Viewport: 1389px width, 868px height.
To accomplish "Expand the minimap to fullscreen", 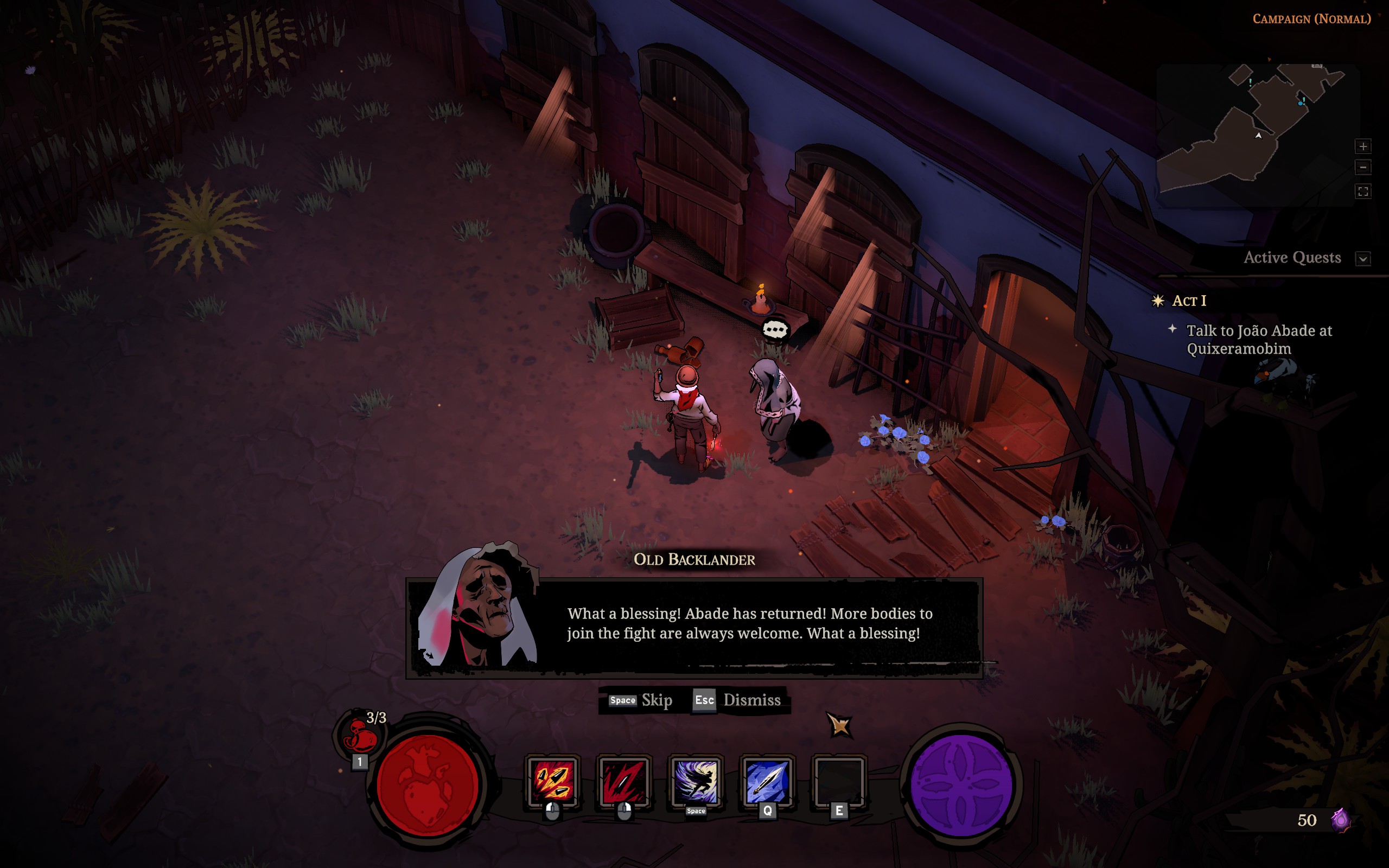I will point(1362,191).
